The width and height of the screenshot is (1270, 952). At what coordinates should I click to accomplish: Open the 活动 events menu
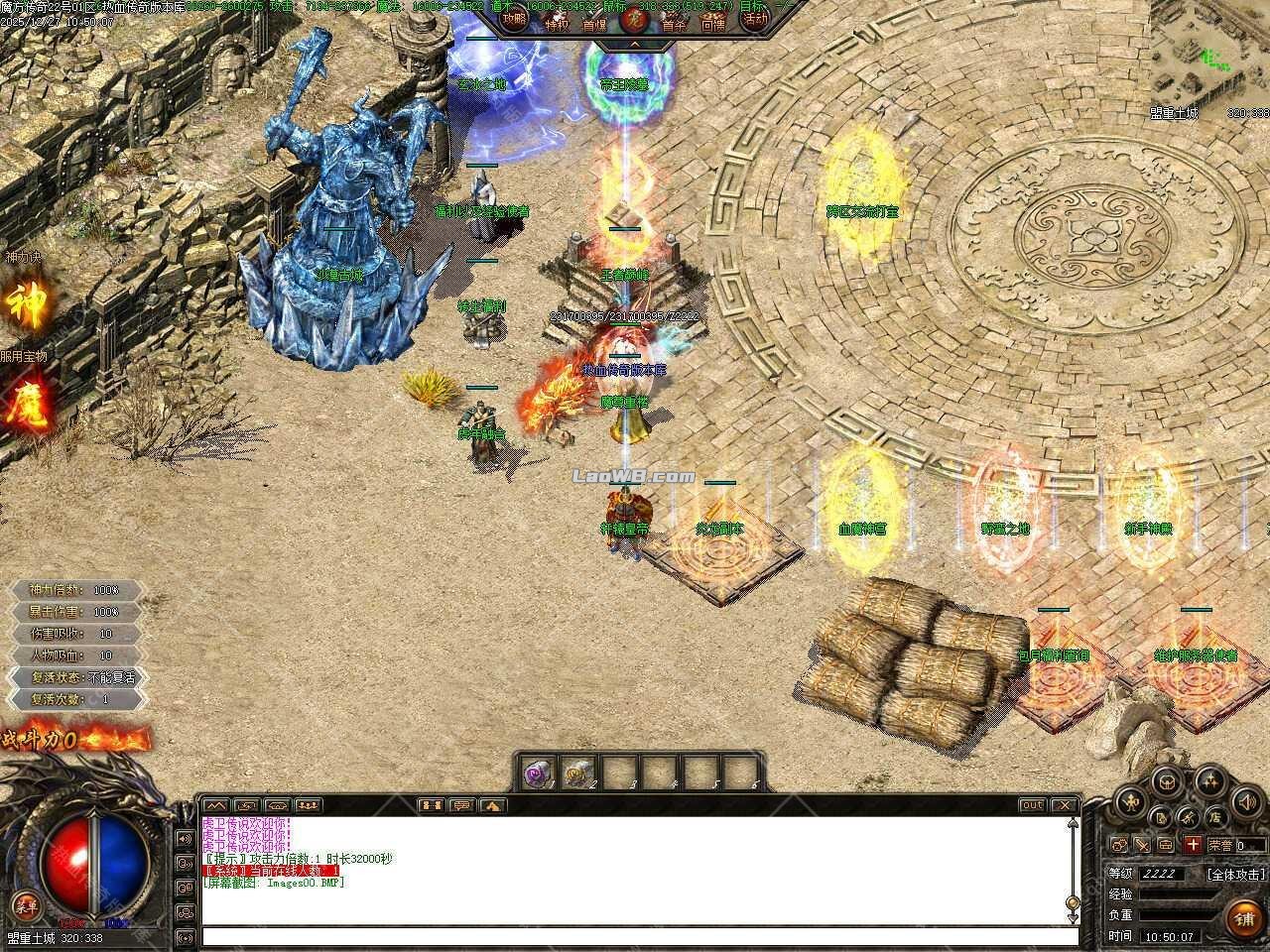tap(755, 19)
